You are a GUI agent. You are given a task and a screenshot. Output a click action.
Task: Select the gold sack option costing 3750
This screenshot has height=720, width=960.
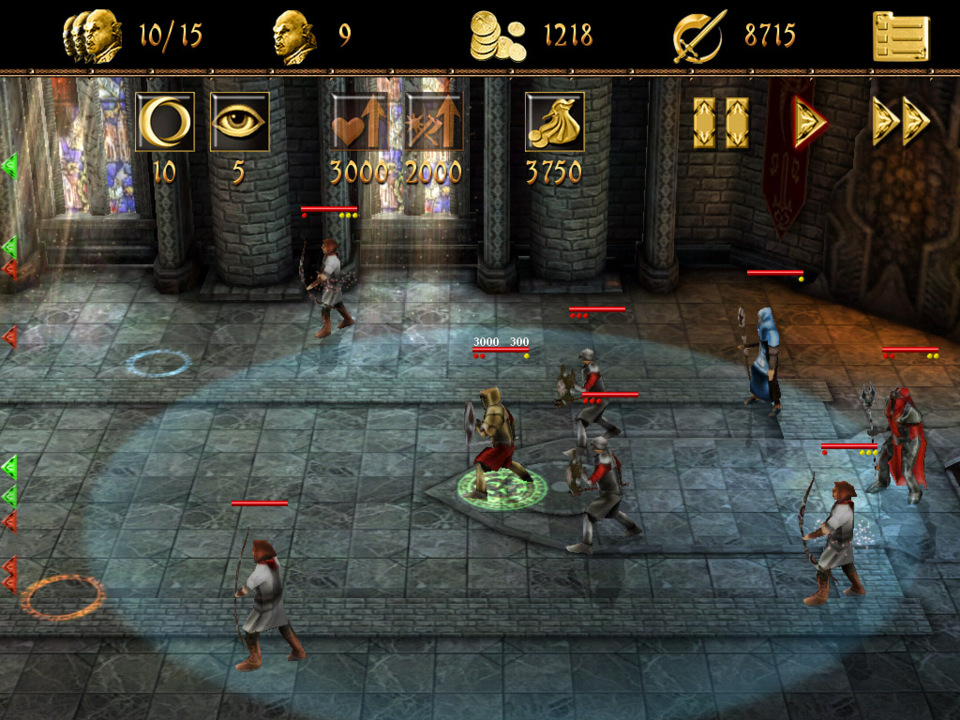coord(554,122)
